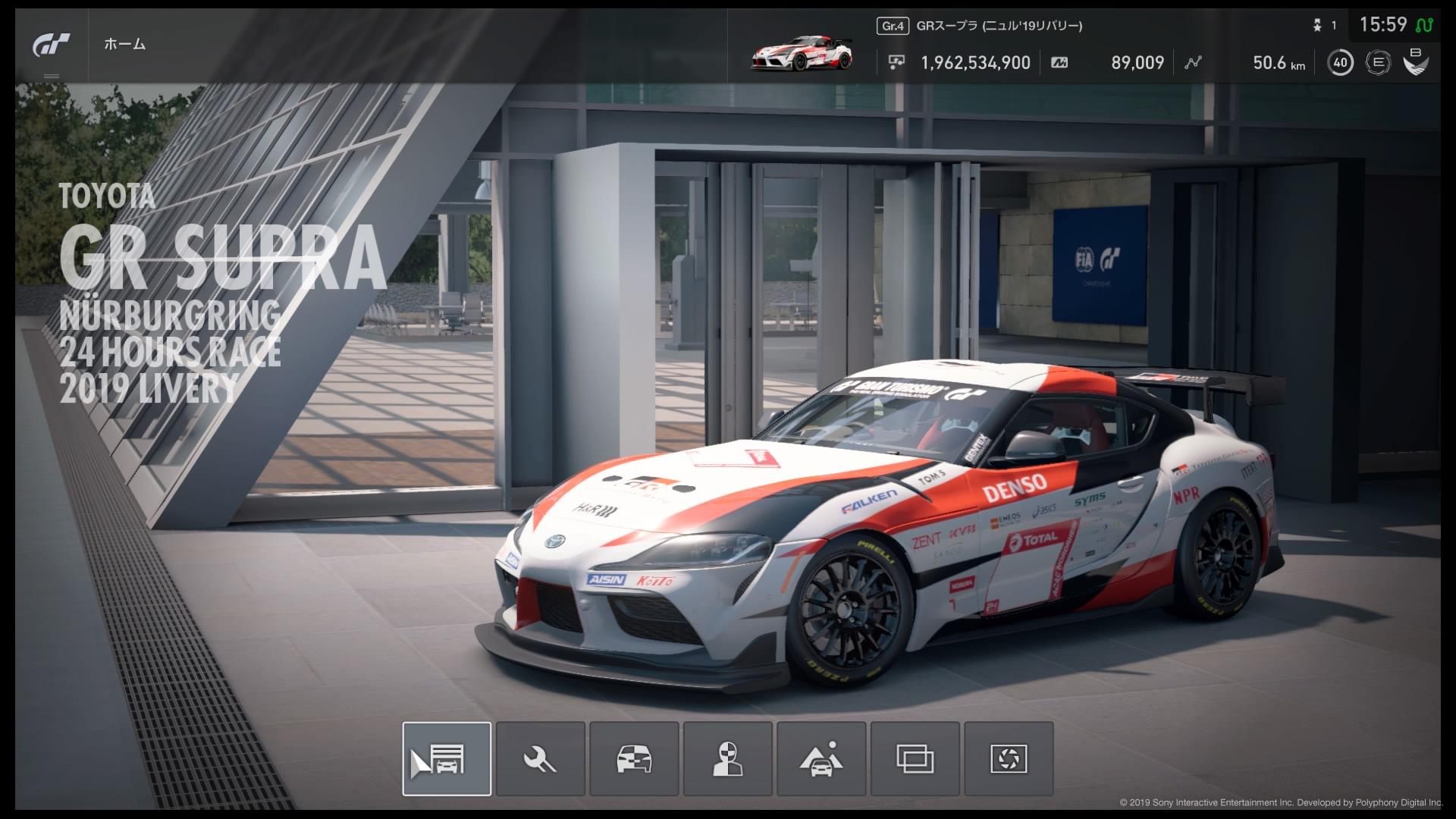The height and width of the screenshot is (819, 1456).
Task: Select the wrench tuning settings icon
Action: (x=541, y=758)
